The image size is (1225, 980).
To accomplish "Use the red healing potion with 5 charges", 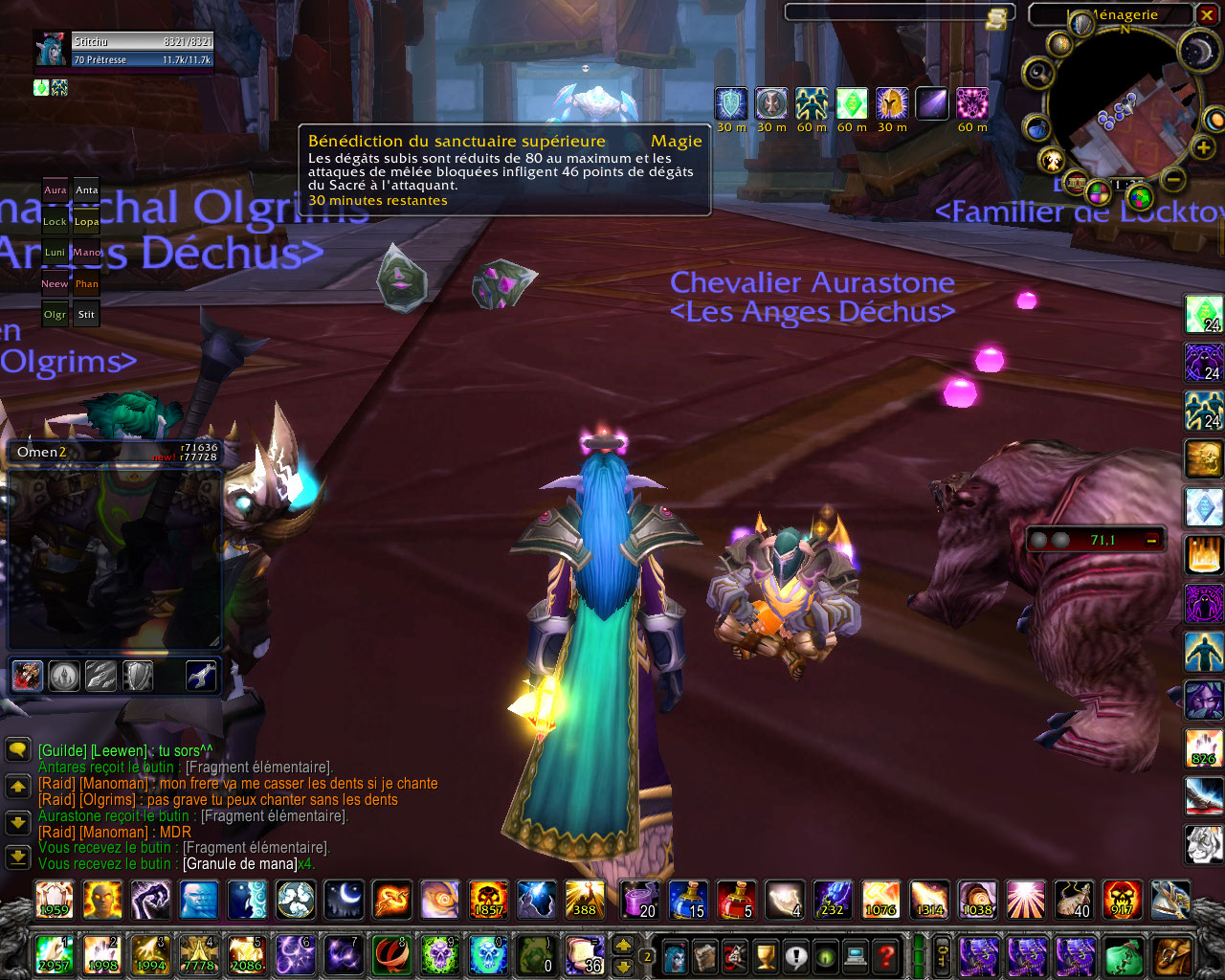I will coord(737,901).
